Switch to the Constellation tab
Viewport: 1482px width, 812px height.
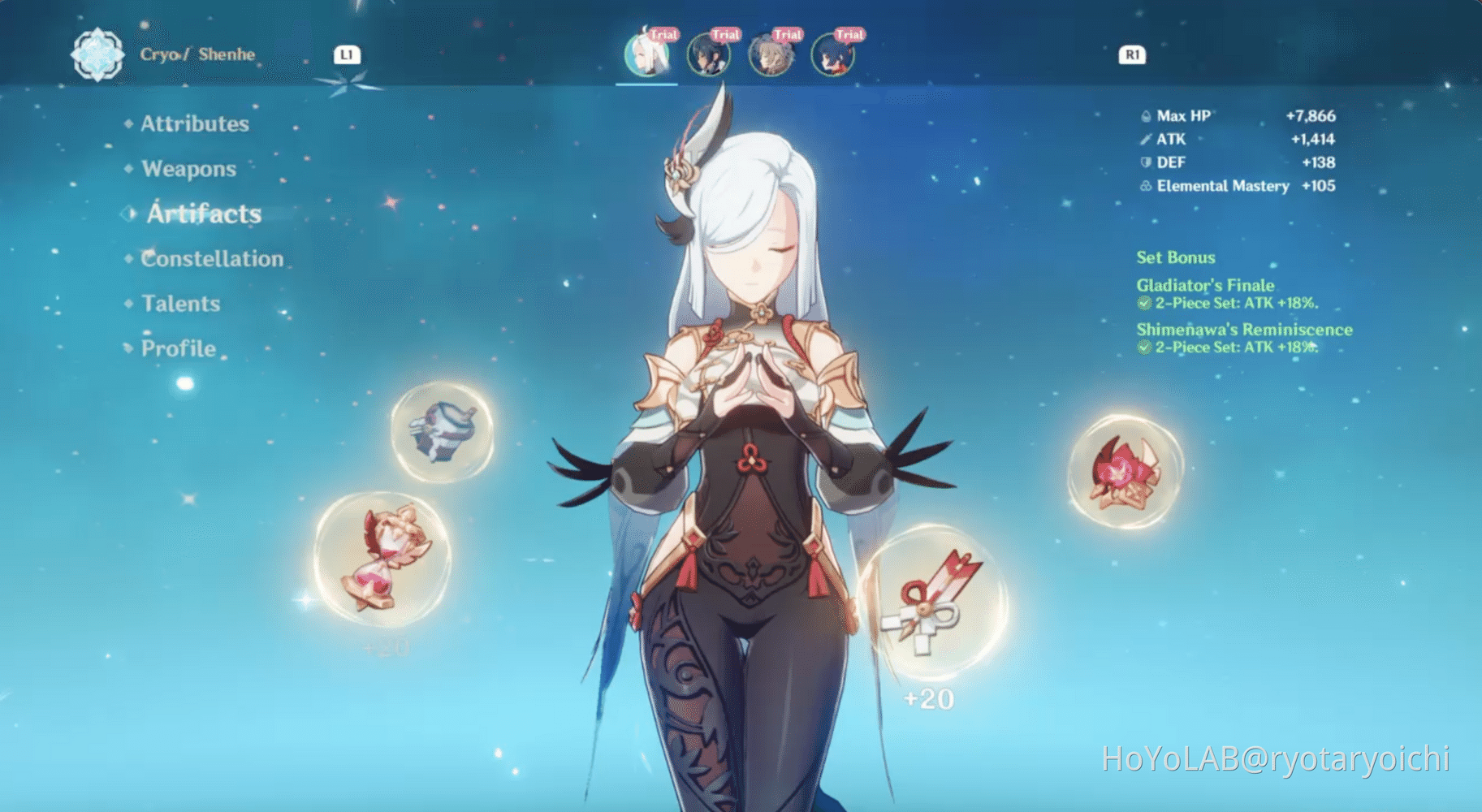212,258
